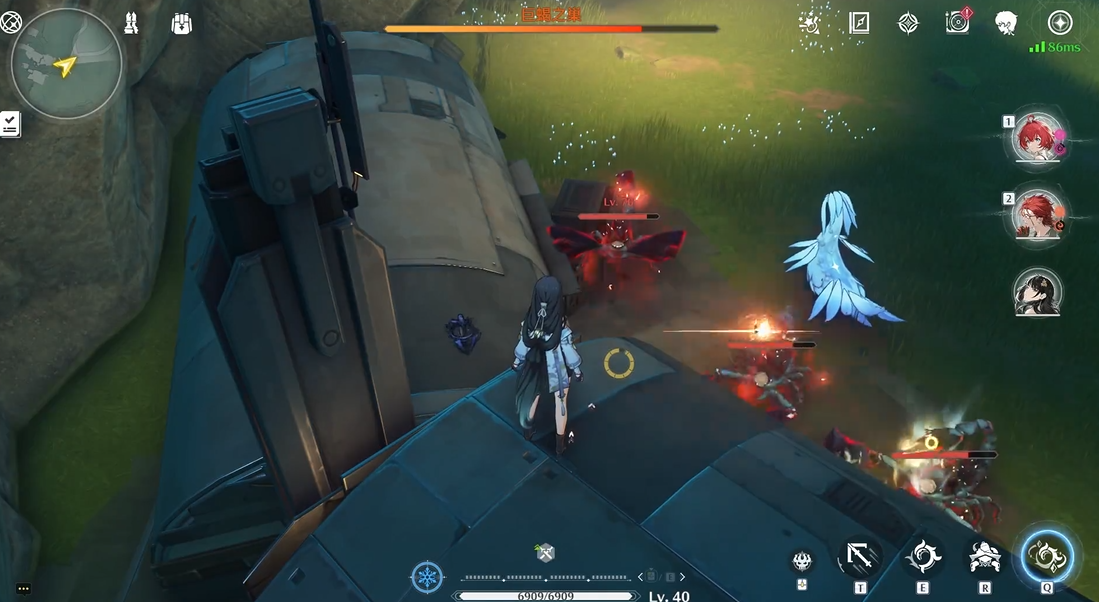Click the snowflake element icon
1099x602 pixels.
coord(427,577)
